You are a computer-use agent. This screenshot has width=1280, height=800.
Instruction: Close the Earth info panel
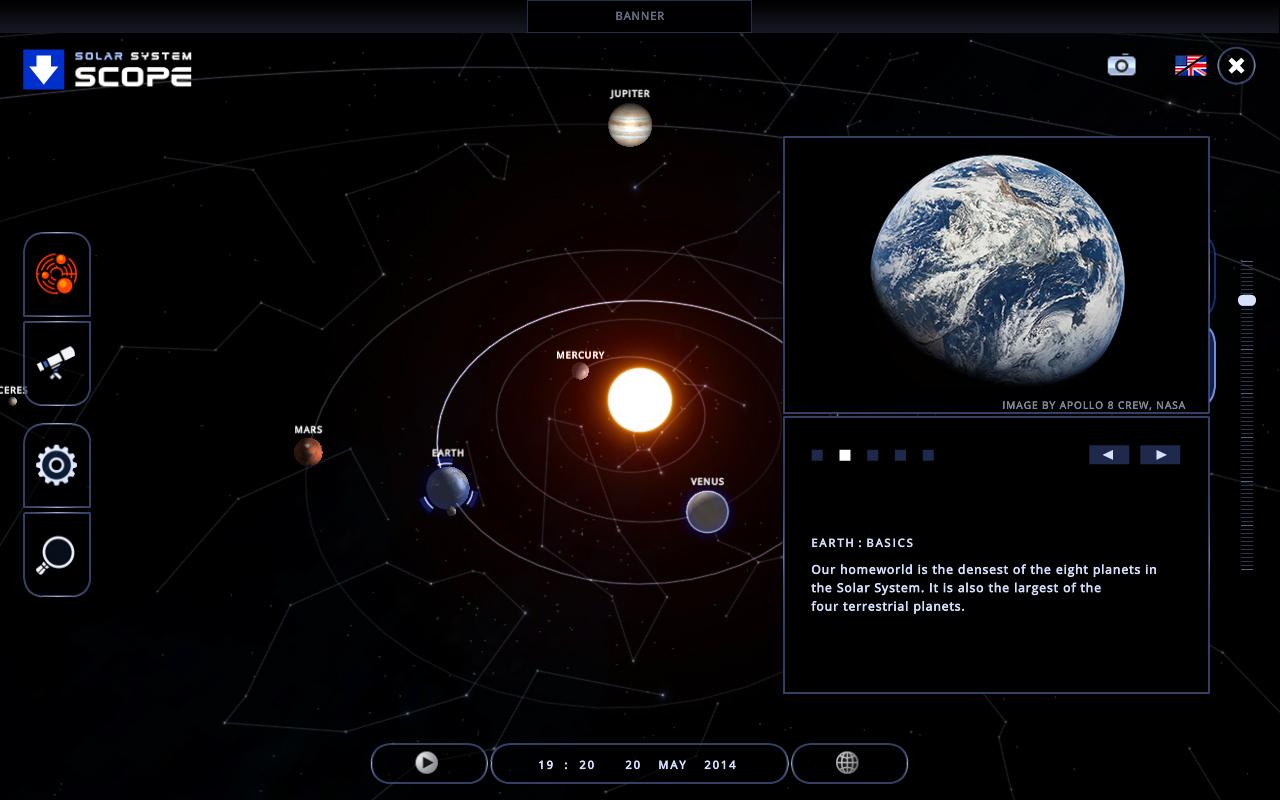click(x=1236, y=66)
